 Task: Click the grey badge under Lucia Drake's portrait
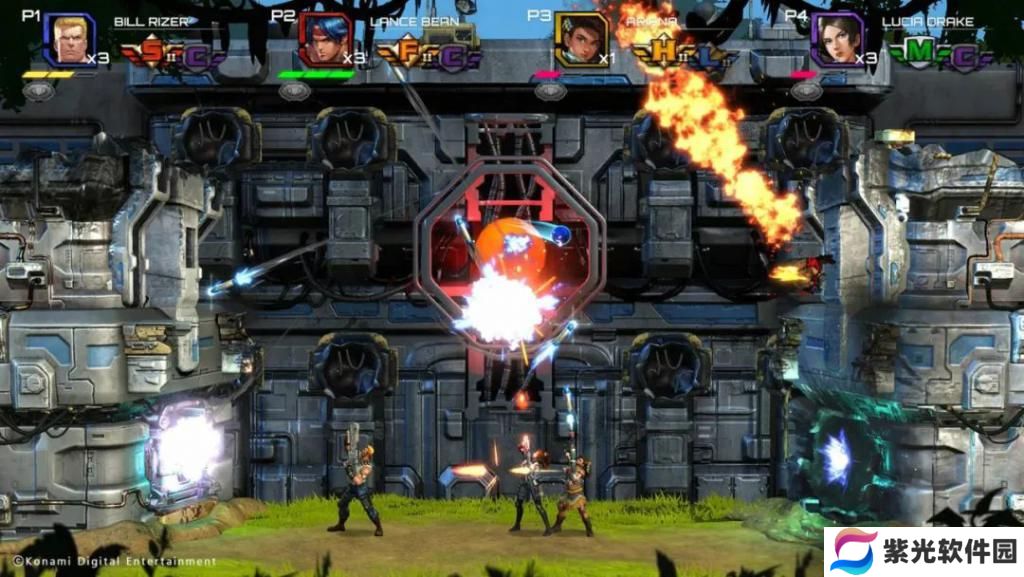tap(806, 91)
